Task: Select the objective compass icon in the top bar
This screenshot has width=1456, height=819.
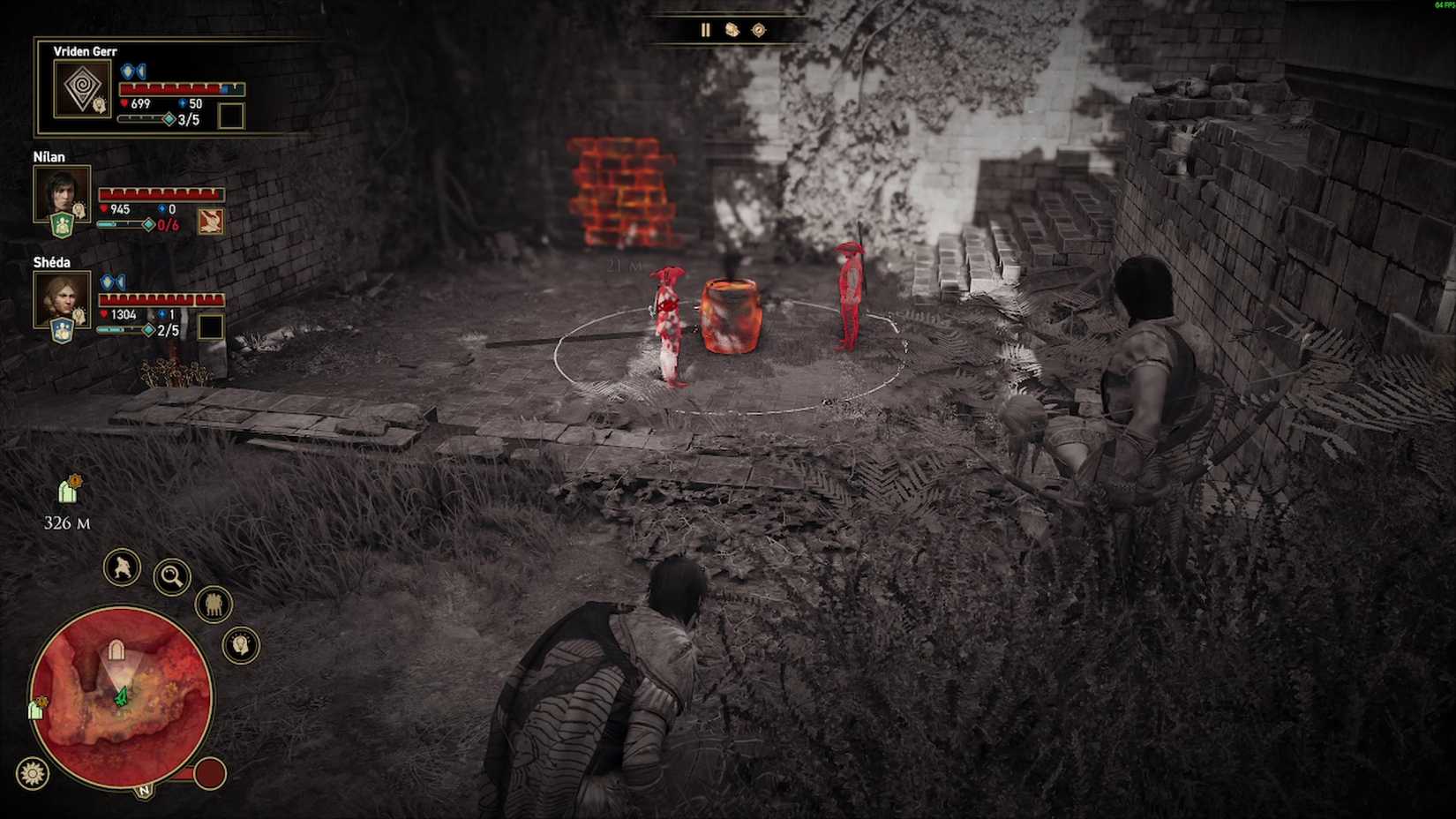Action: tap(759, 29)
